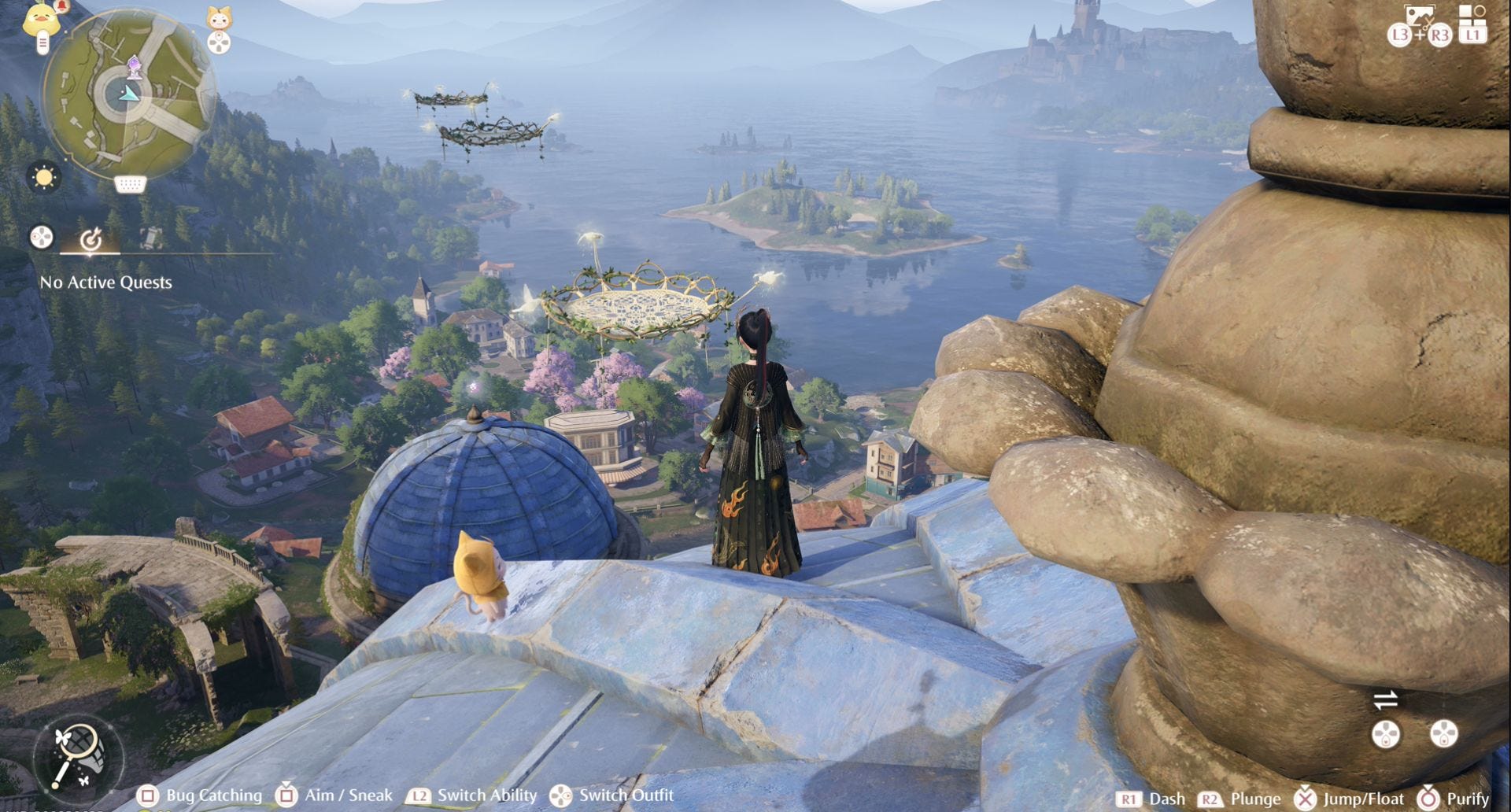Select the Momo cat companion icon

coord(219,17)
